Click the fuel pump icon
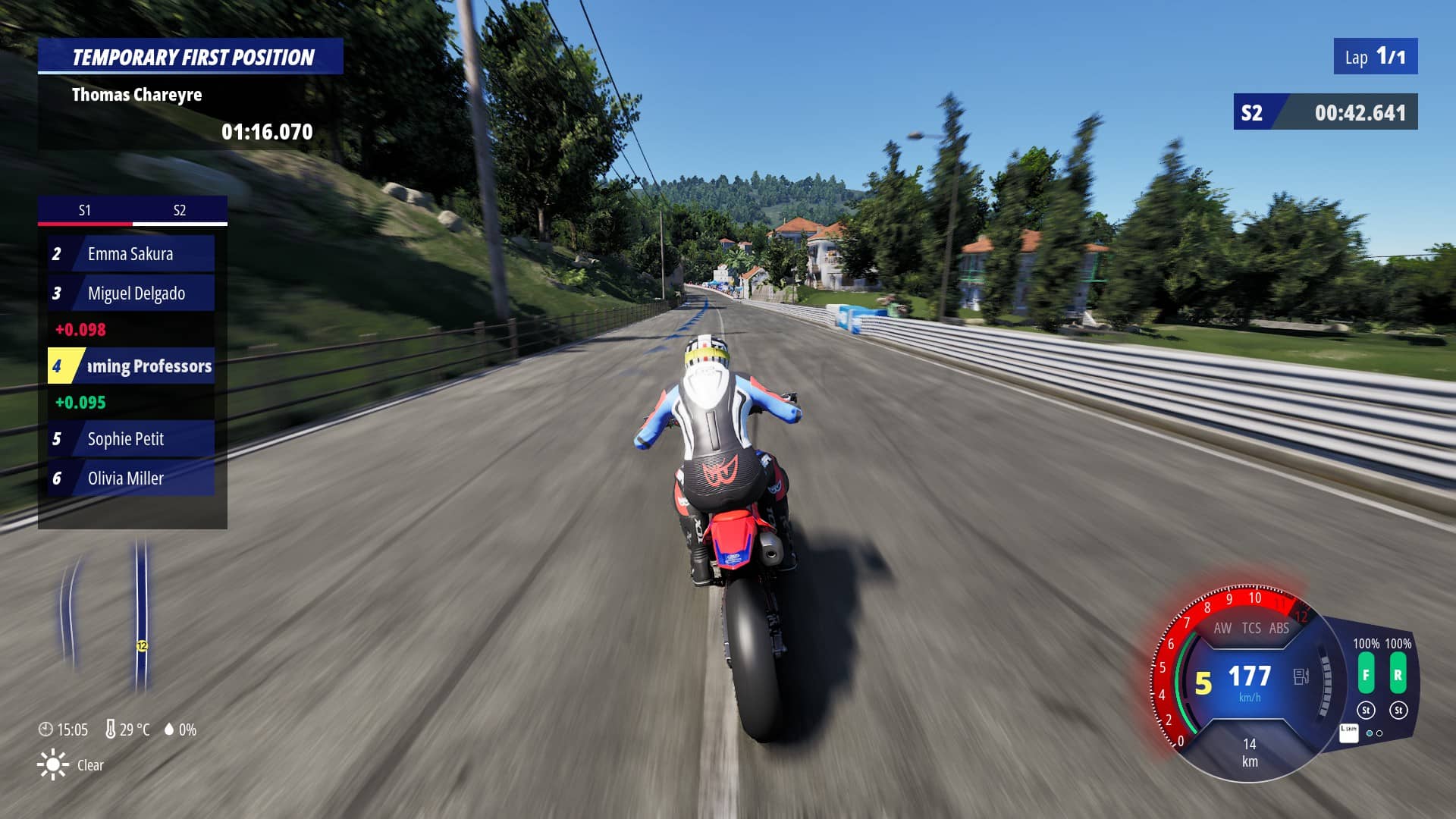The image size is (1456, 819). point(1301,676)
